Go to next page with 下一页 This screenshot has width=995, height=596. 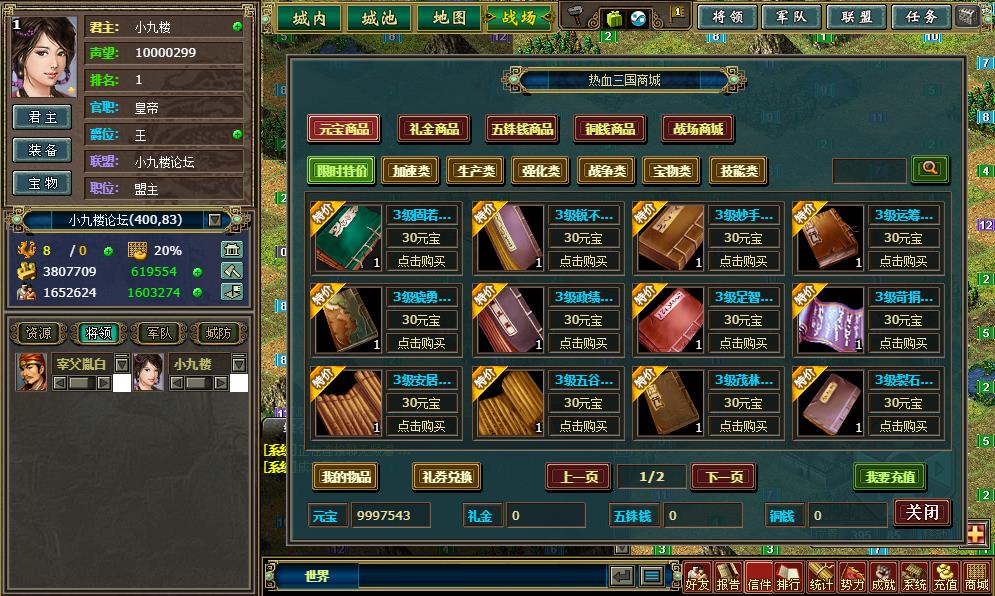pos(723,477)
